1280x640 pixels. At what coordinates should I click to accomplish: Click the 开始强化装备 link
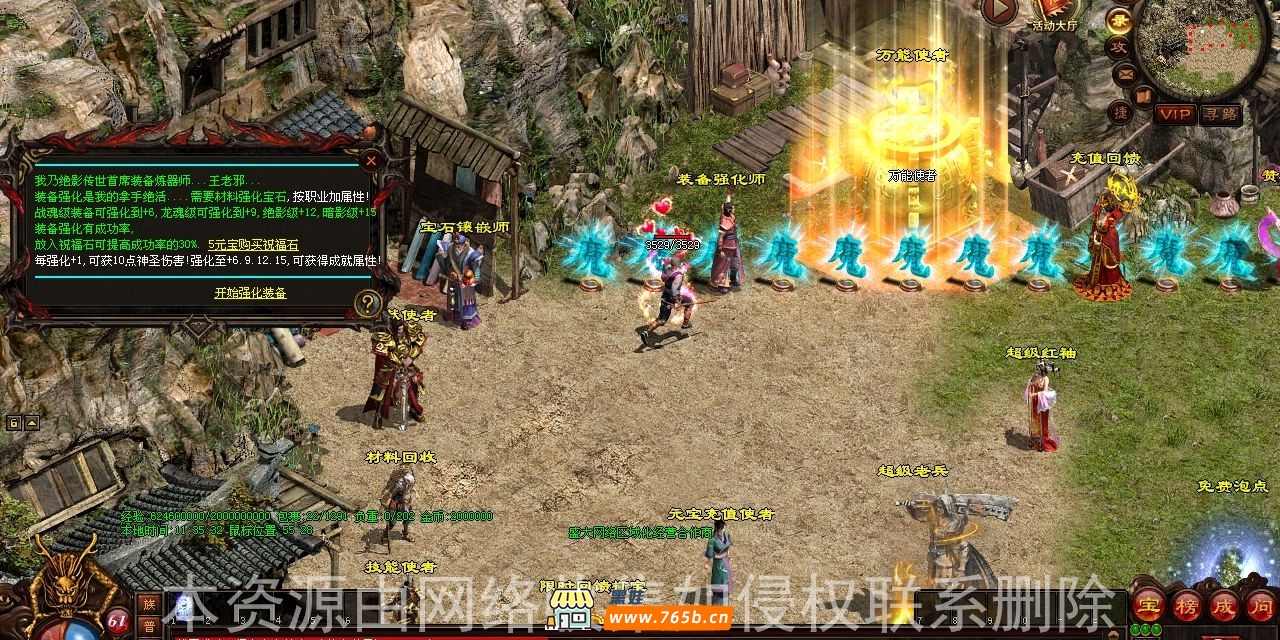[x=250, y=293]
